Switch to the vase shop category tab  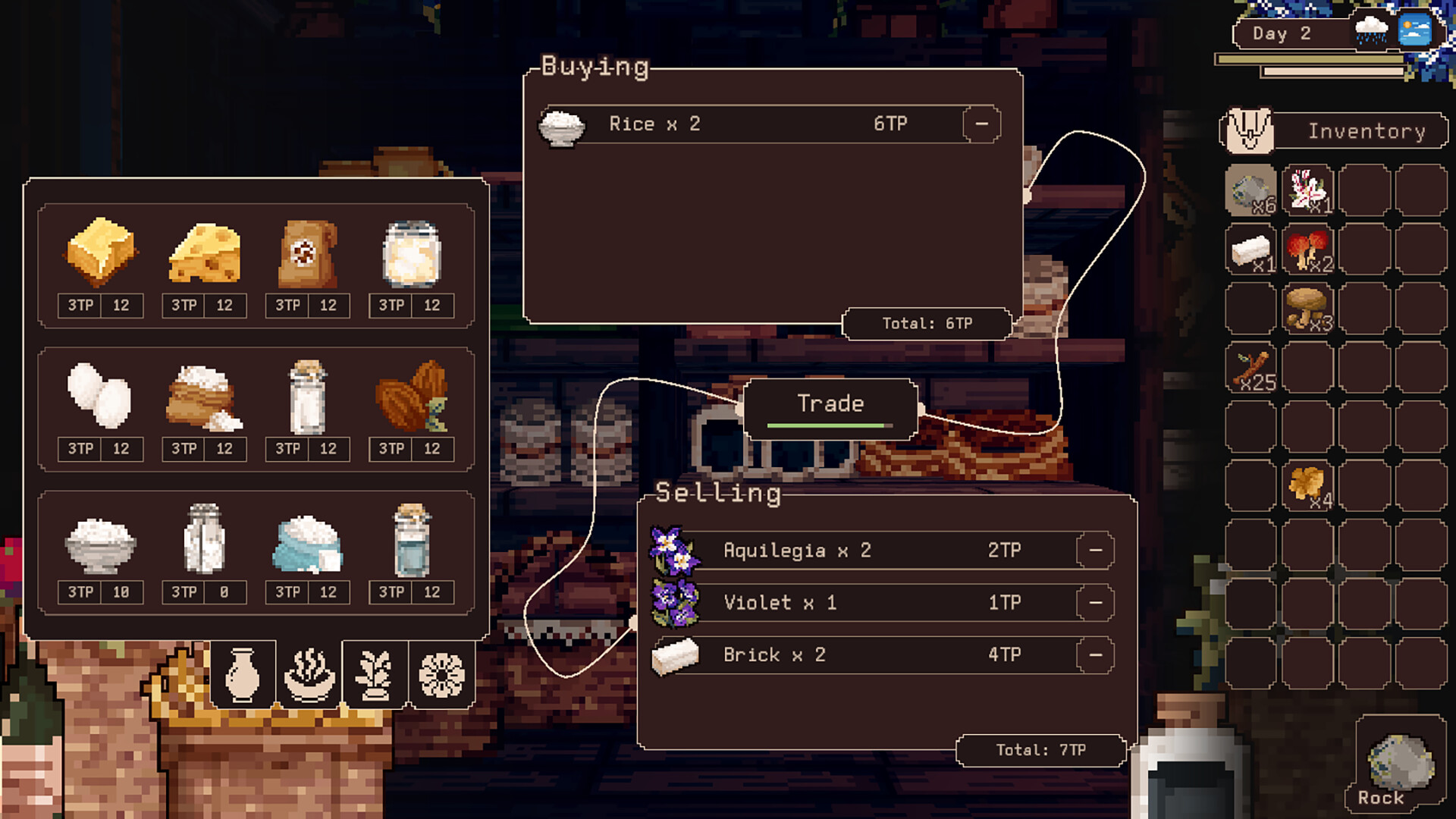pyautogui.click(x=243, y=674)
